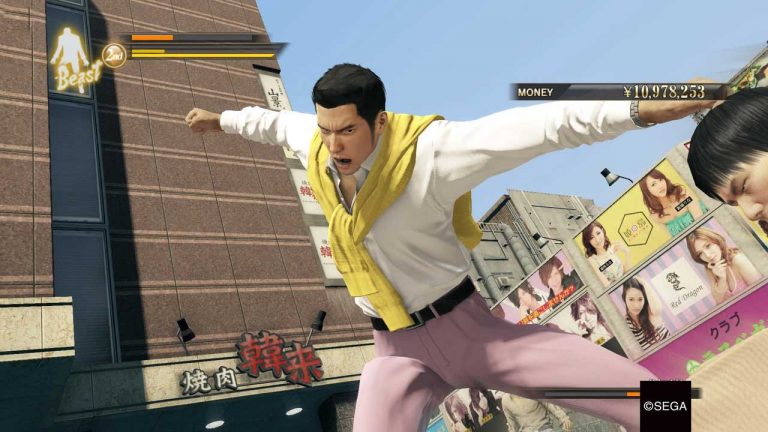Viewport: 768px width, 432px height.
Task: Click the round 2nd heat level badge
Action: [114, 56]
